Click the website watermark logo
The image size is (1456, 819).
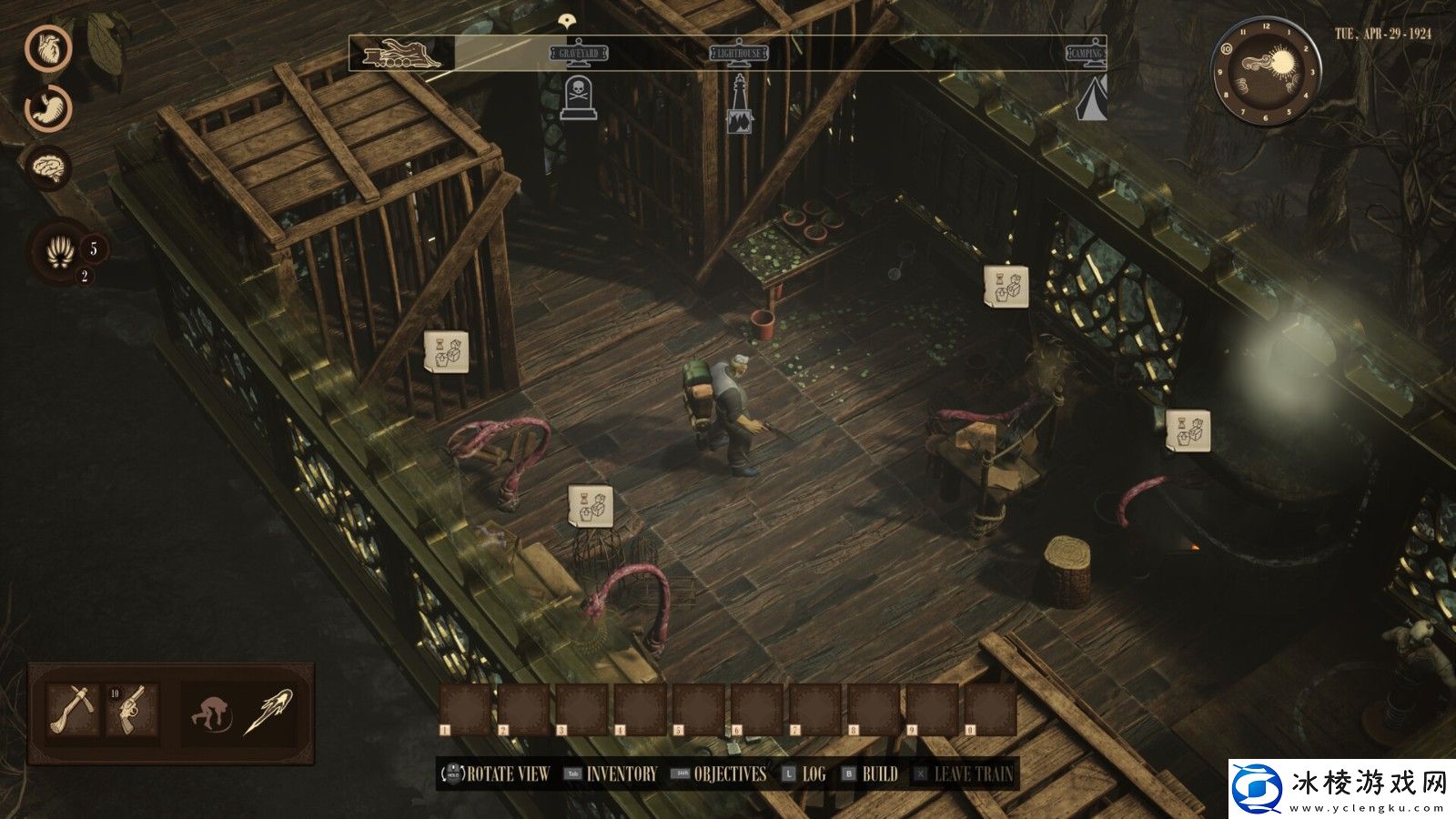pyautogui.click(x=1341, y=788)
